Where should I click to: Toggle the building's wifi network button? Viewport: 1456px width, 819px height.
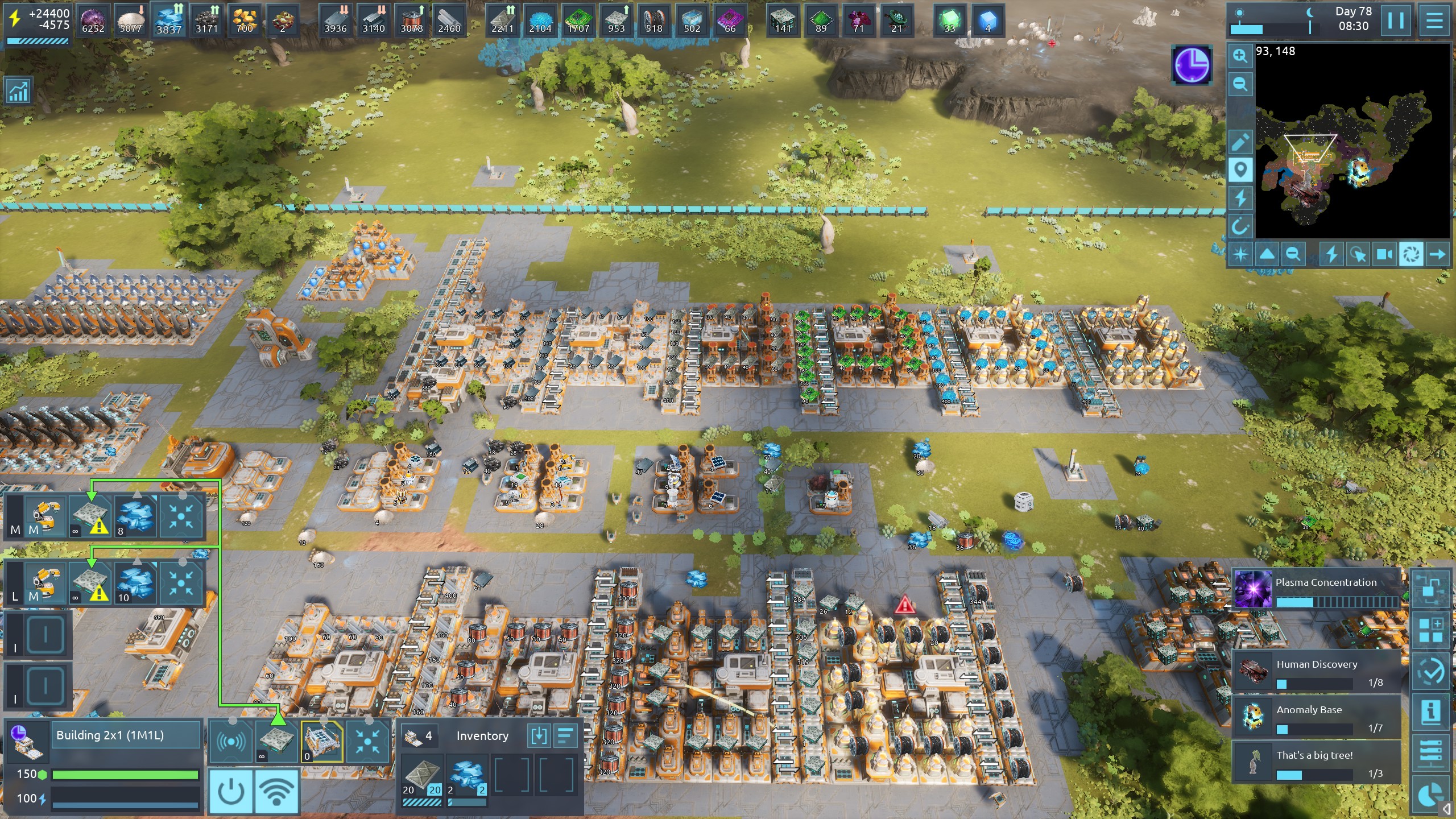pyautogui.click(x=277, y=791)
